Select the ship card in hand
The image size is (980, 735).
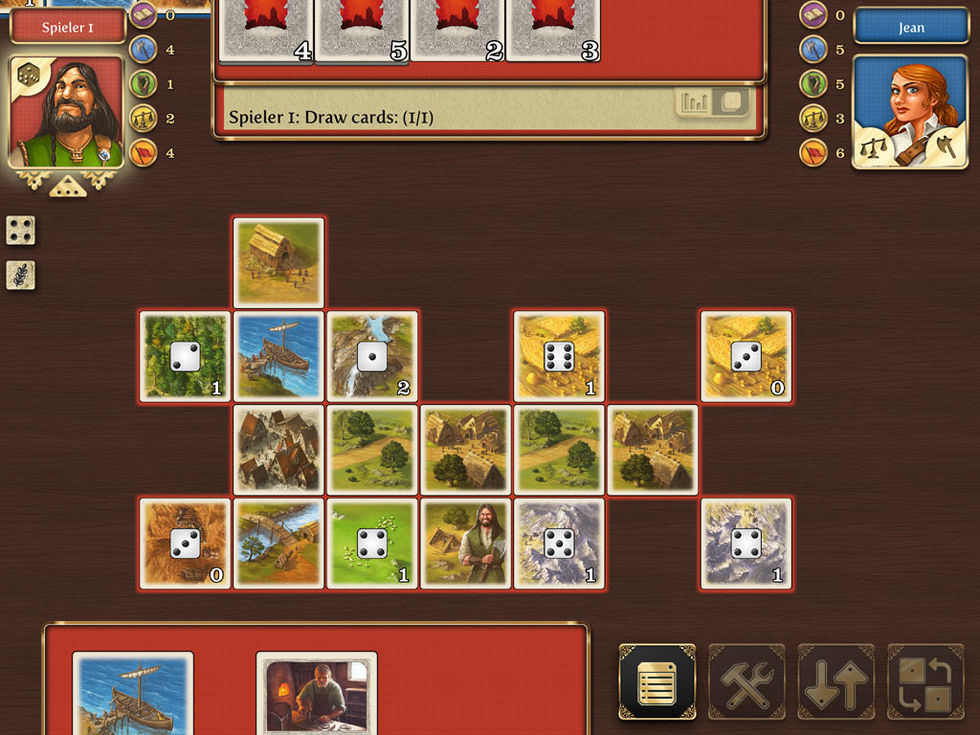133,694
